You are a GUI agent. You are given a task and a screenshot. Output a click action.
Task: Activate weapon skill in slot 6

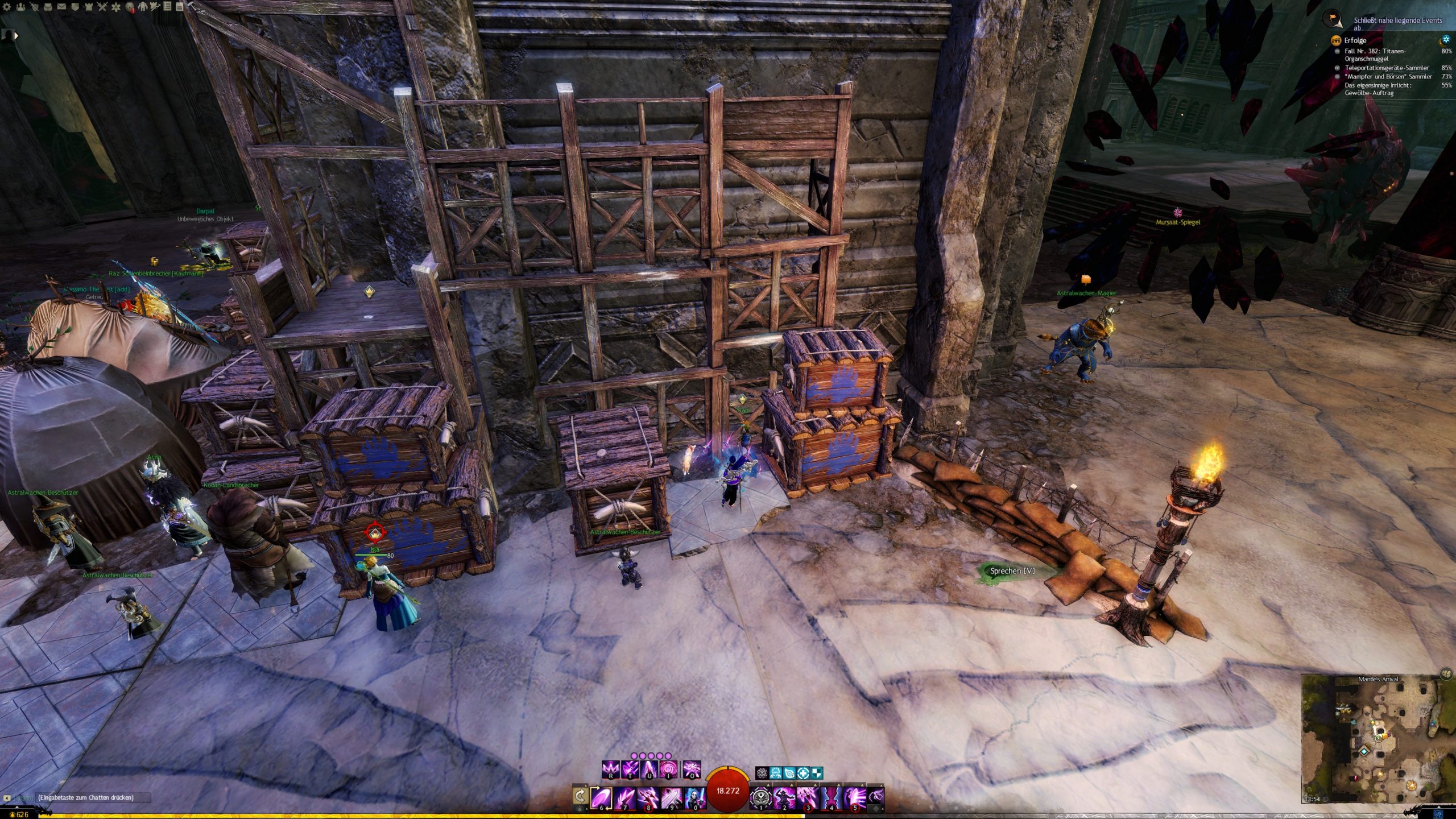(x=601, y=797)
